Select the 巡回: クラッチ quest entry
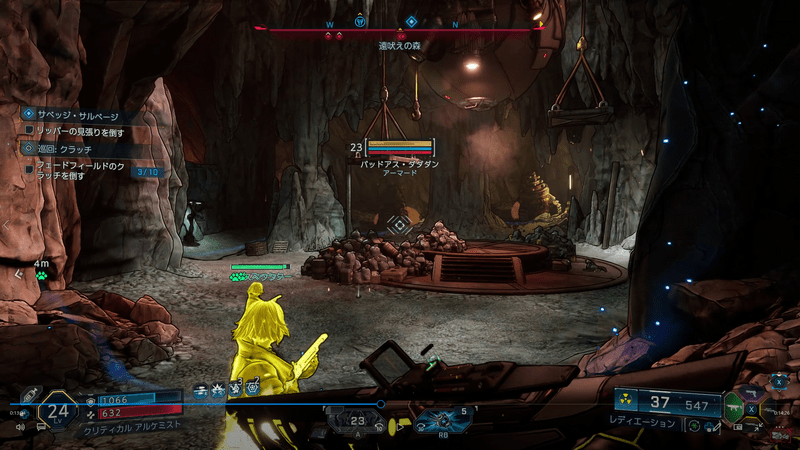The width and height of the screenshot is (800, 450). point(68,149)
